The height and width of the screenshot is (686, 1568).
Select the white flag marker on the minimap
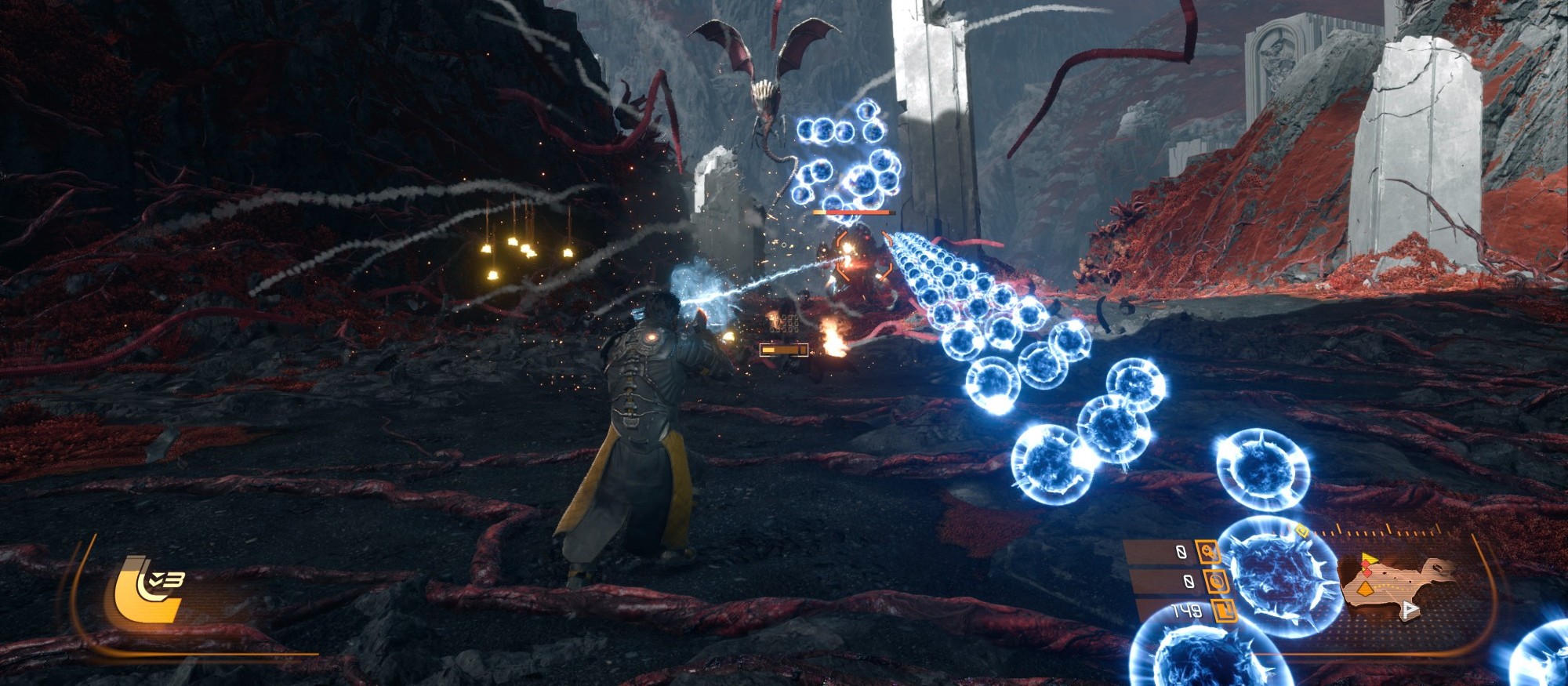pos(1410,609)
